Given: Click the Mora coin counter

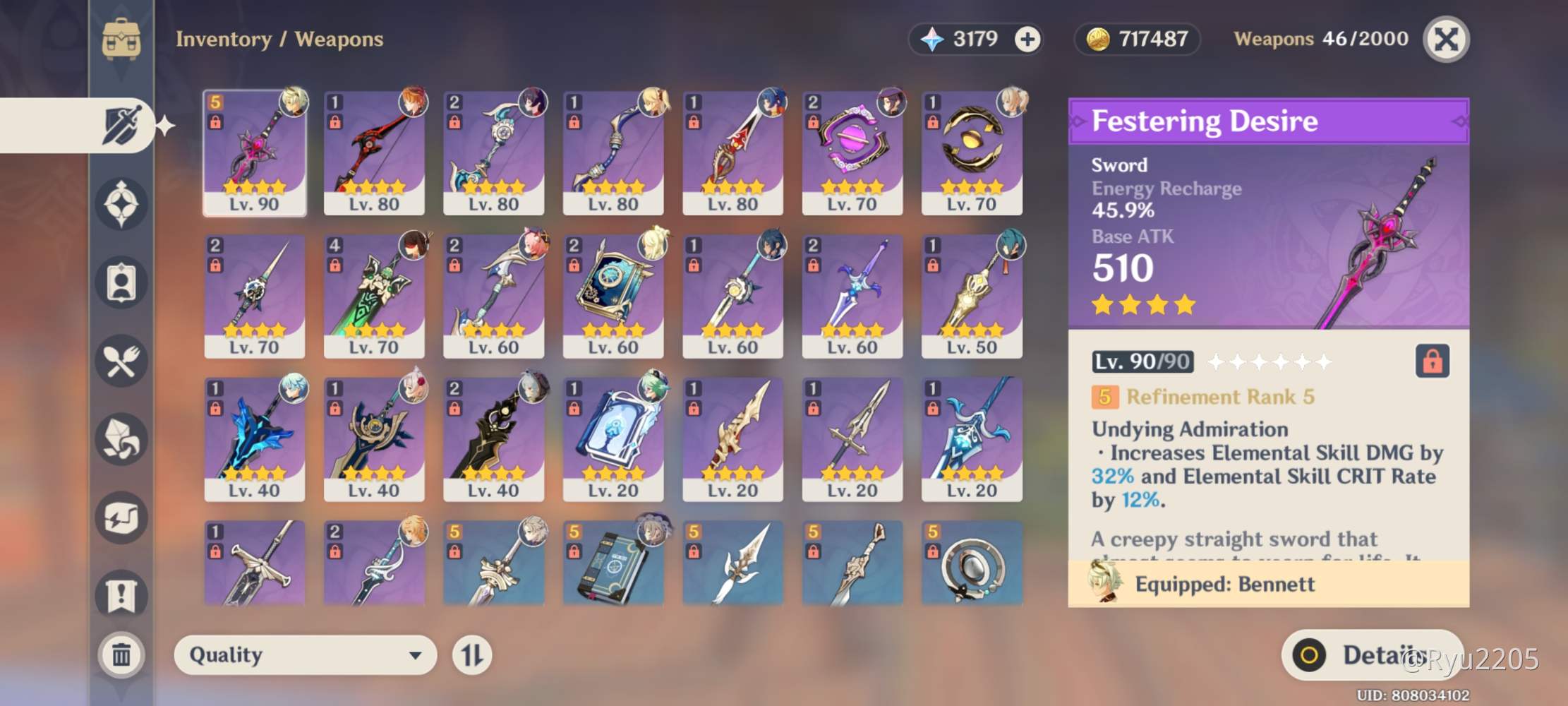Looking at the screenshot, I should [x=1136, y=39].
